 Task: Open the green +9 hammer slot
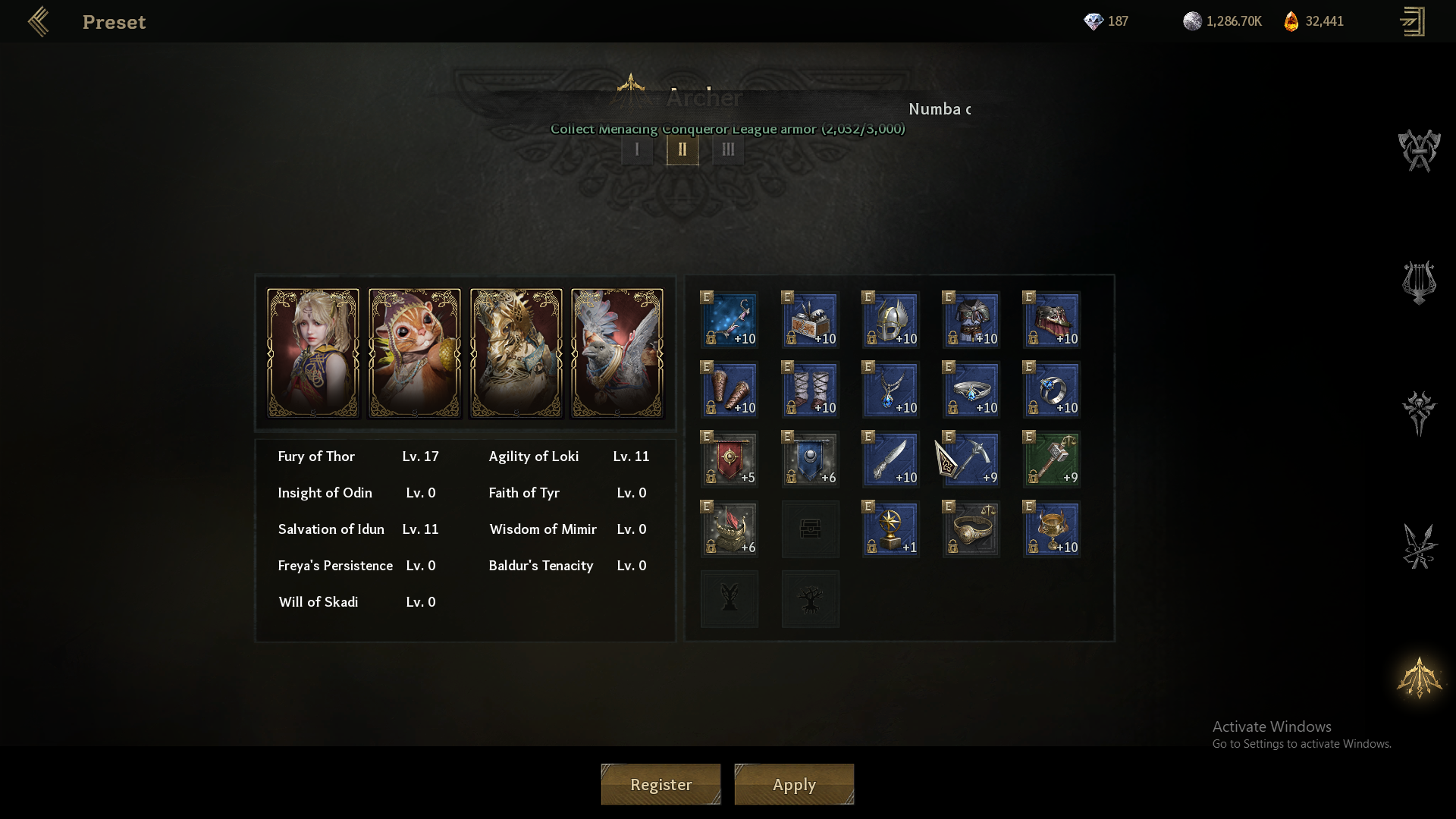click(1052, 459)
